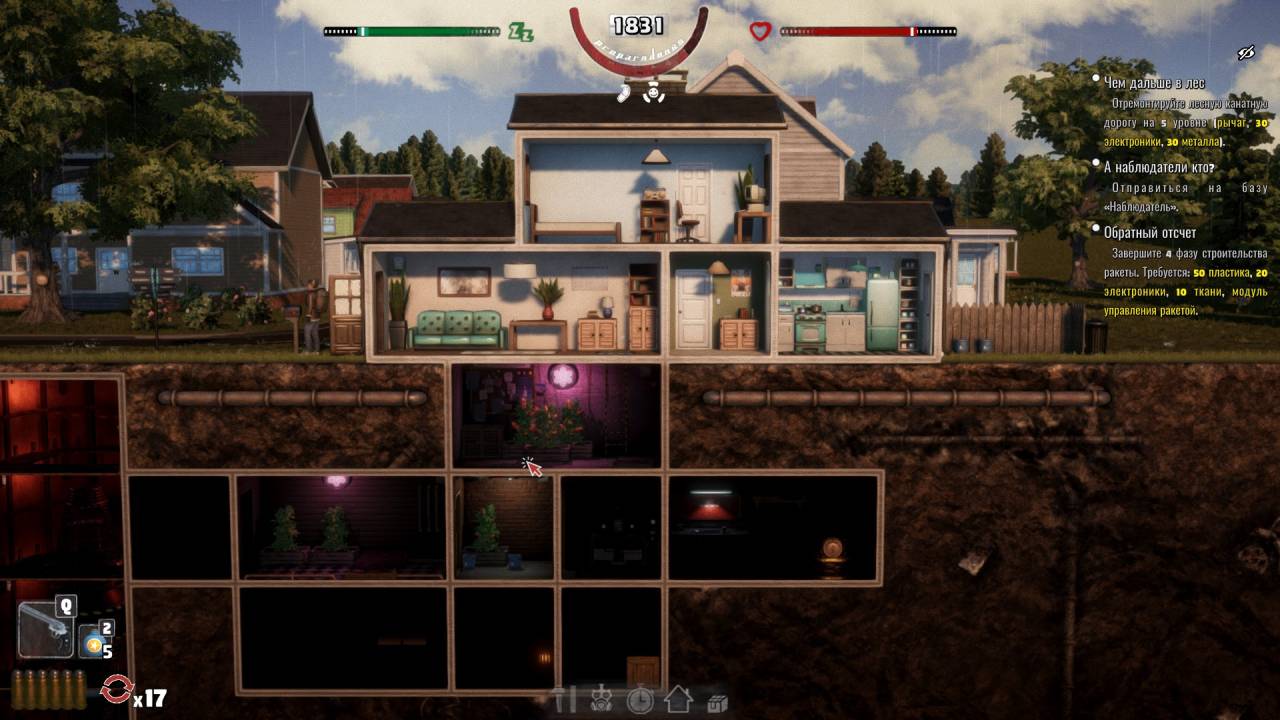Click the bandage status effect icon
The image size is (1280, 720).
tap(624, 93)
